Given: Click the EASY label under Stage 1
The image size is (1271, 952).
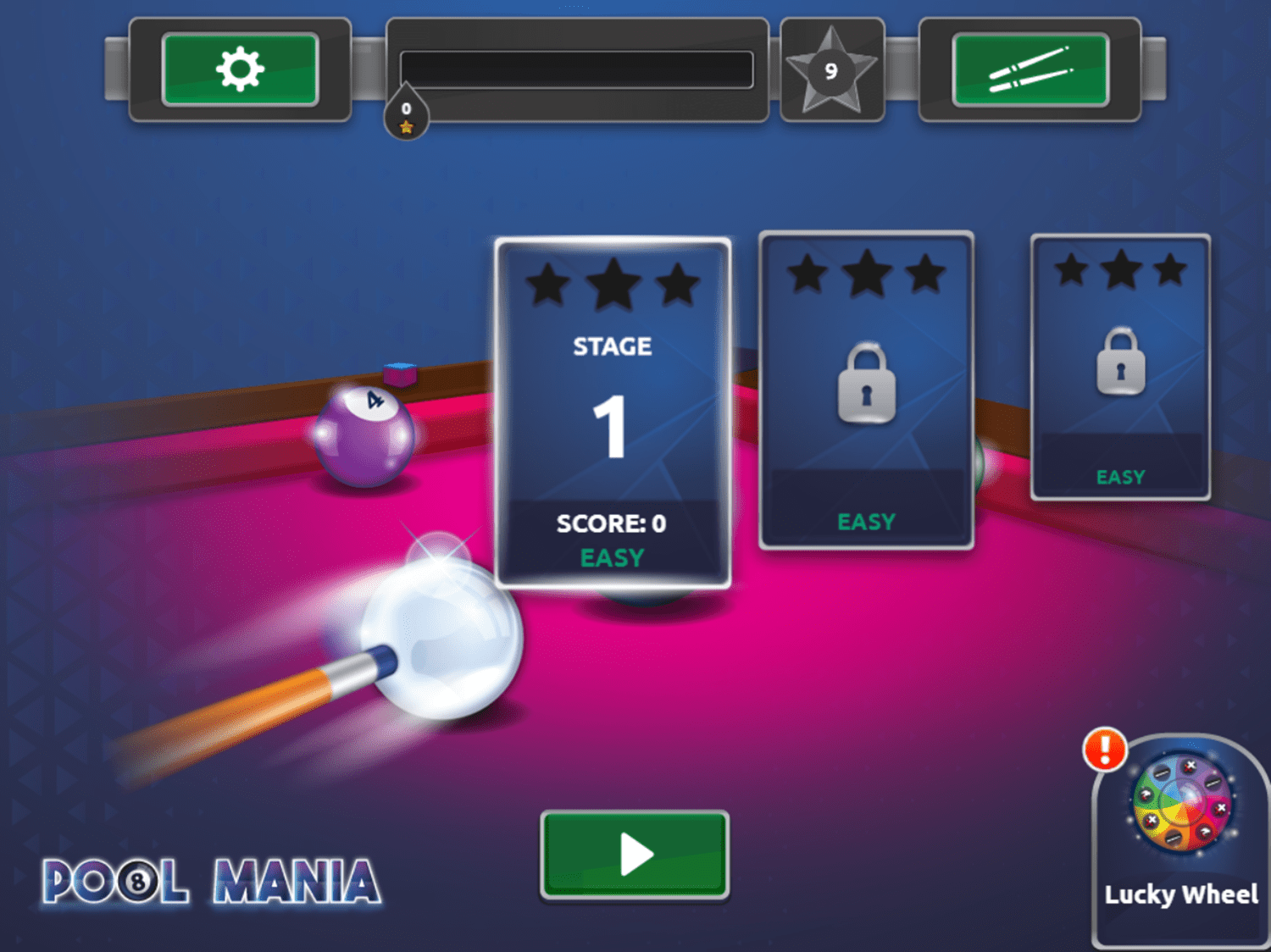Looking at the screenshot, I should click(x=612, y=557).
